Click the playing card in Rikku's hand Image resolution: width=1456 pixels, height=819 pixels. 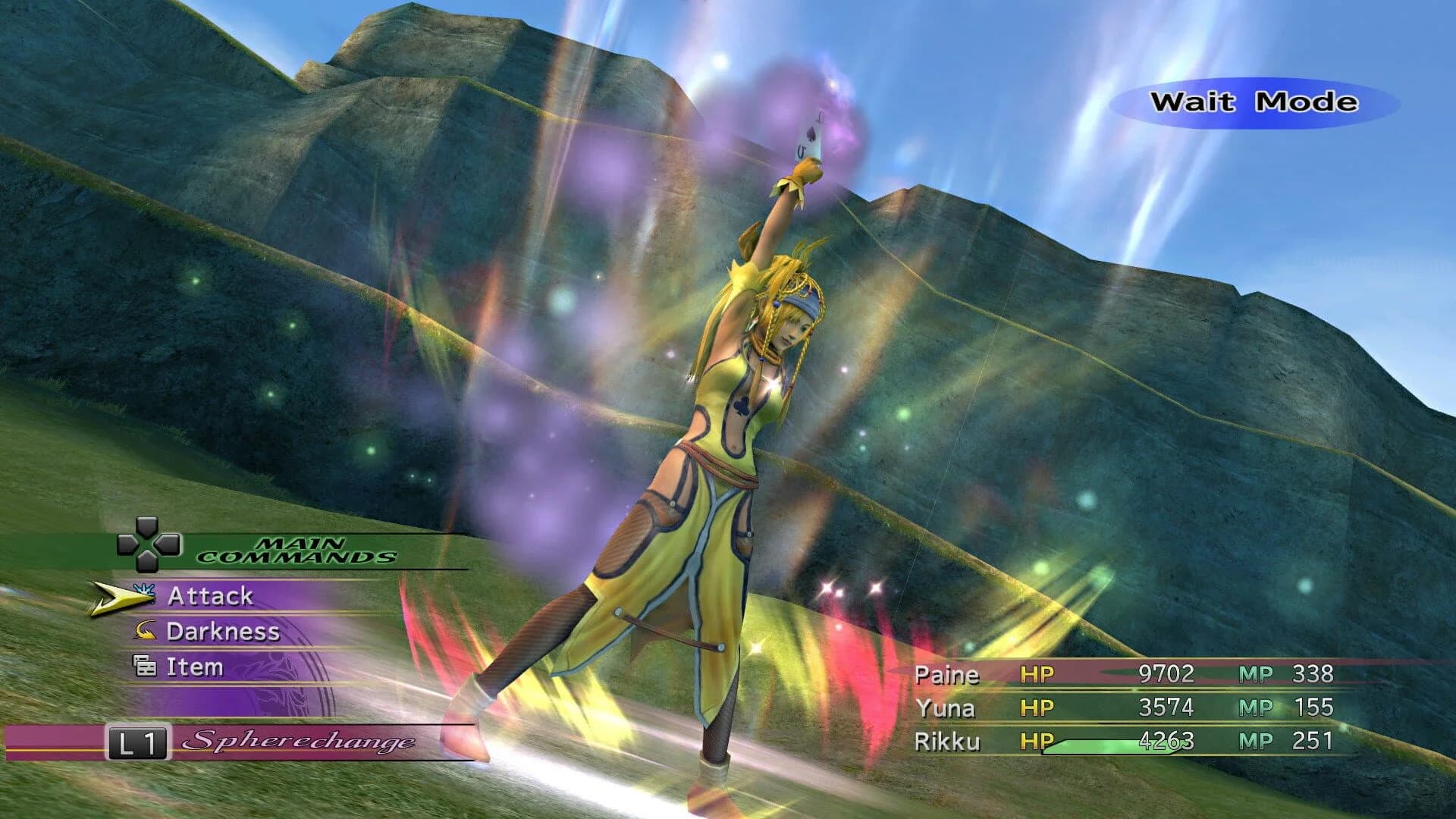(x=810, y=136)
